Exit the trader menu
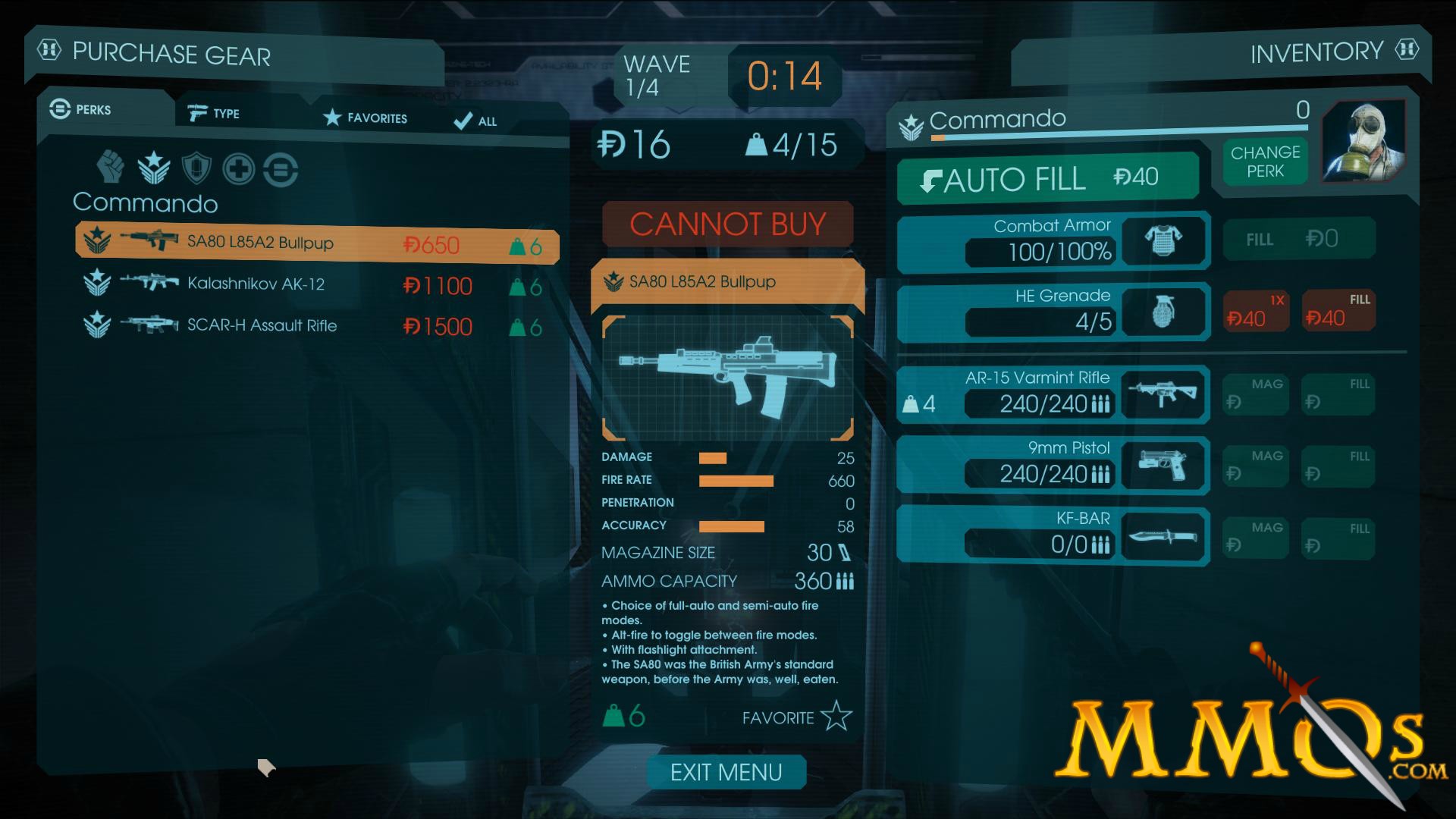1456x819 pixels. (726, 772)
